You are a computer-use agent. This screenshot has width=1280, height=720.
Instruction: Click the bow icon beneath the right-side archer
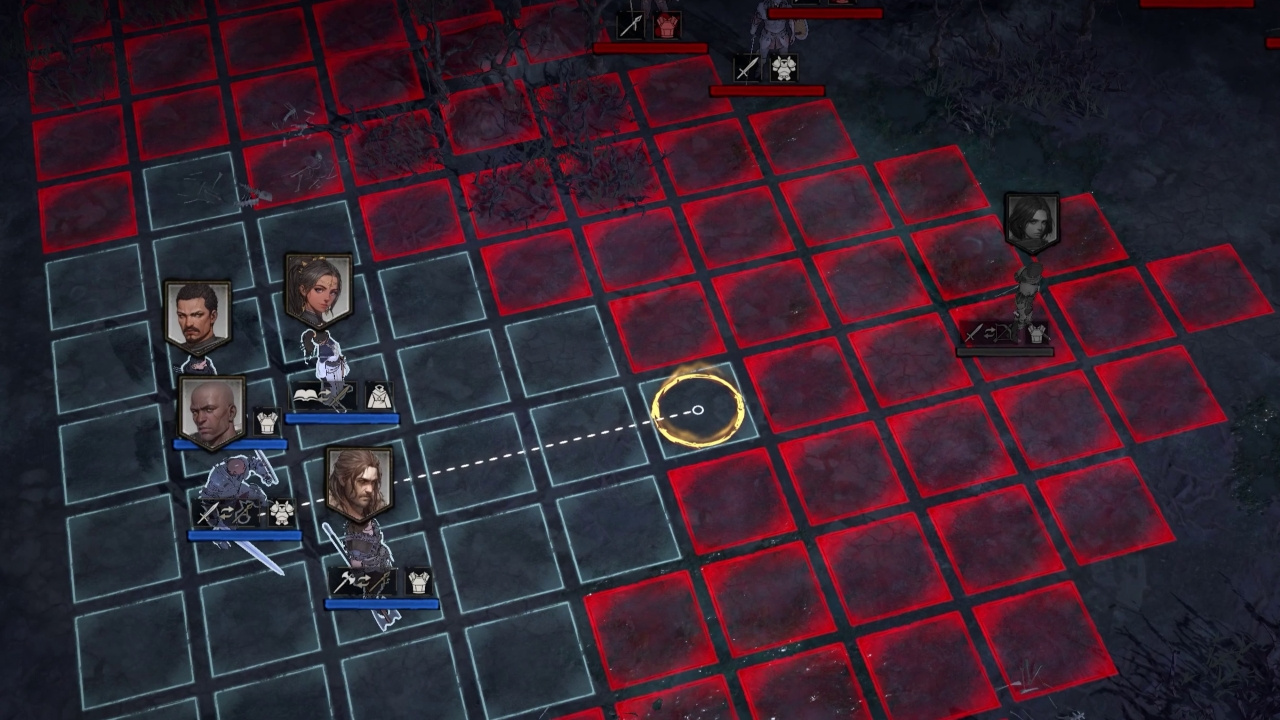(x=1004, y=332)
